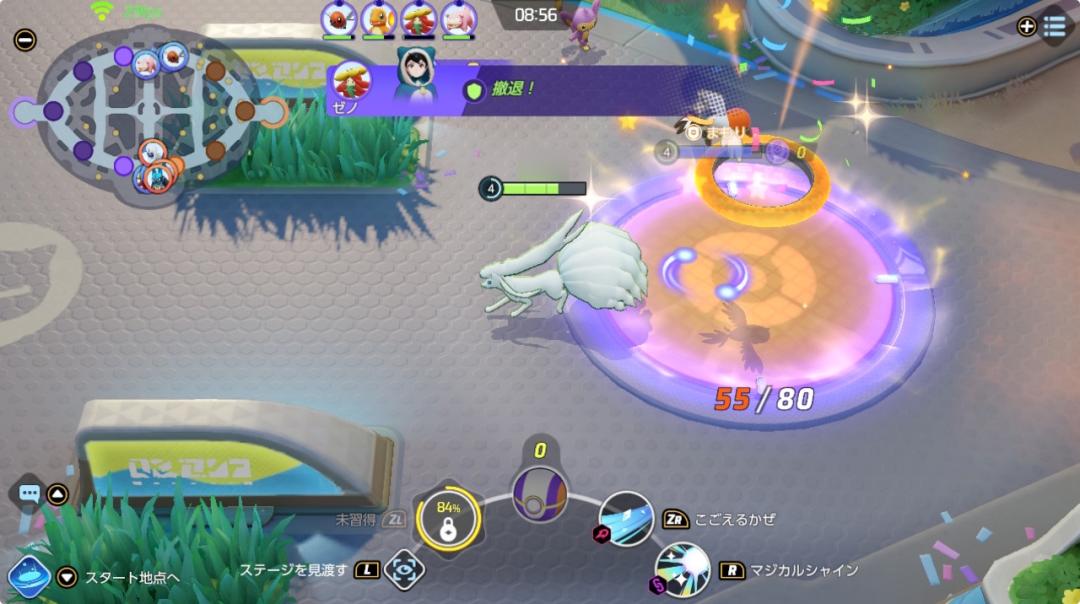The height and width of the screenshot is (604, 1080).
Task: Click the ステージを見渡す eye icon
Action: click(x=404, y=570)
